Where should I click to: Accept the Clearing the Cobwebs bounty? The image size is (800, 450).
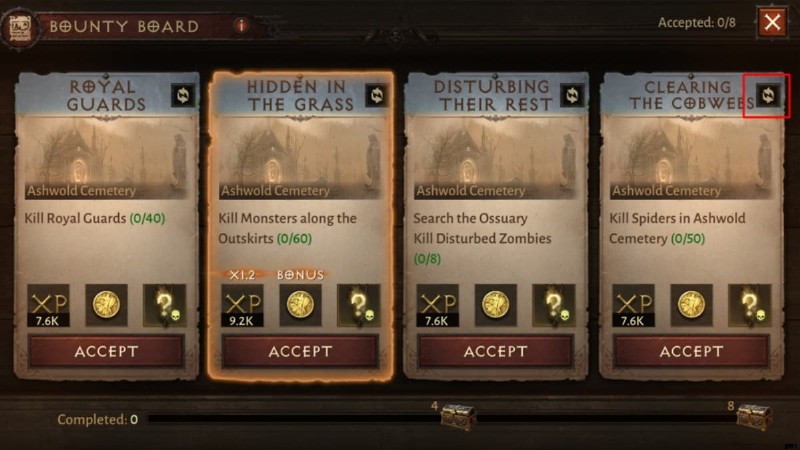pyautogui.click(x=691, y=351)
